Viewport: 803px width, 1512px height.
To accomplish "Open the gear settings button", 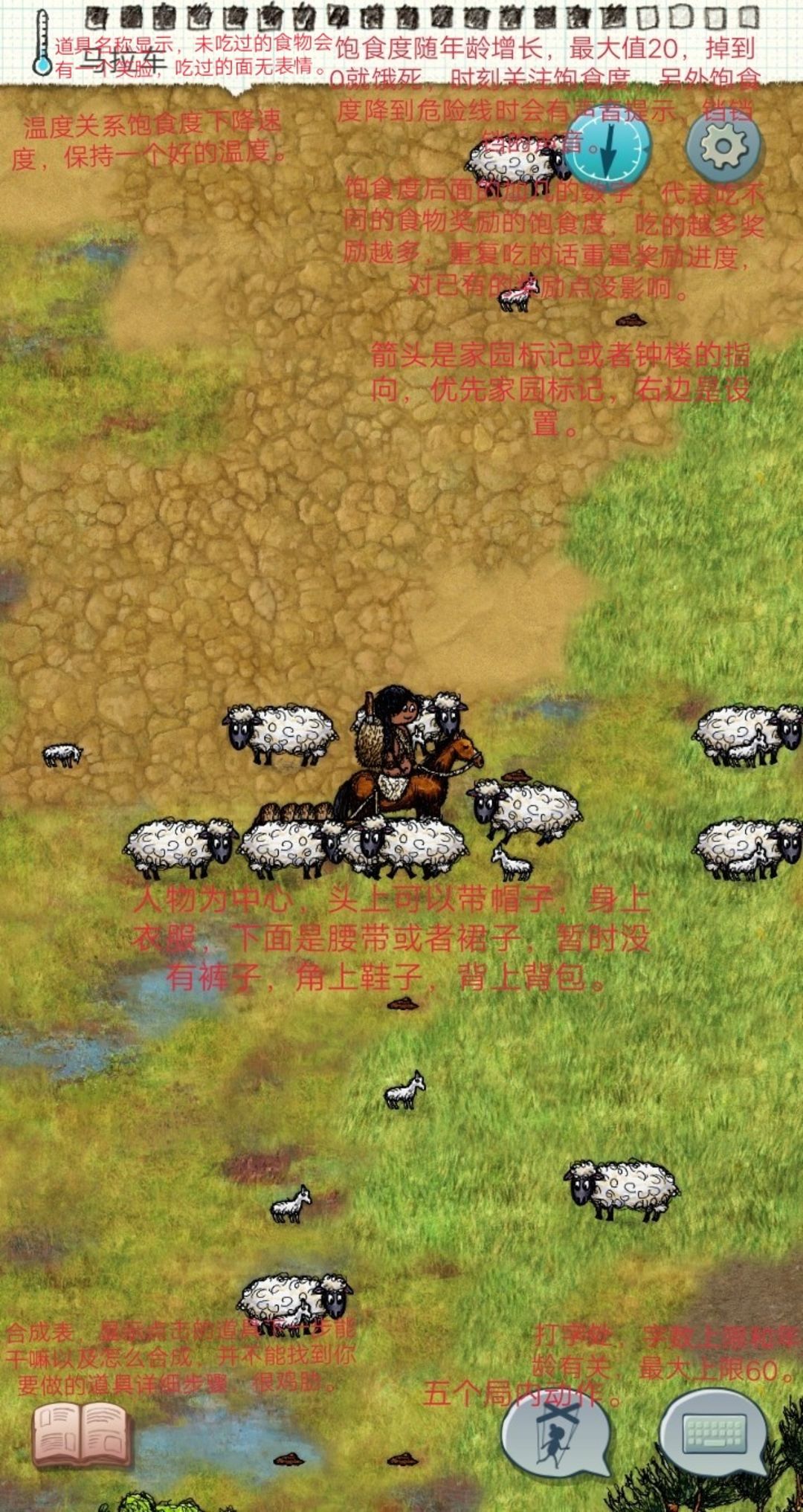I will [x=723, y=146].
